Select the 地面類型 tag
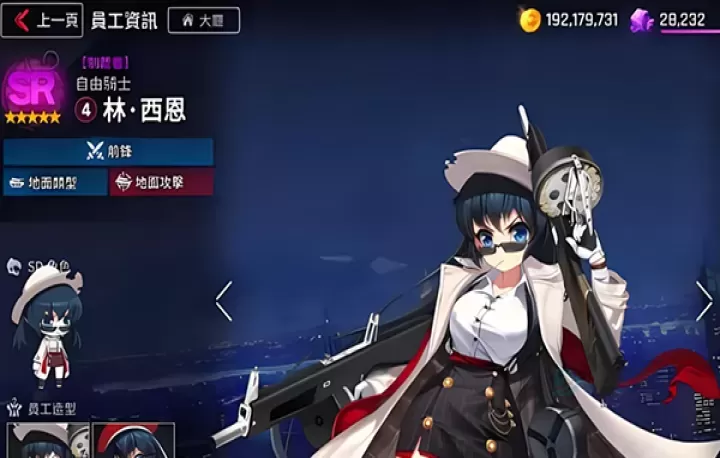The width and height of the screenshot is (720, 458). pos(55,183)
